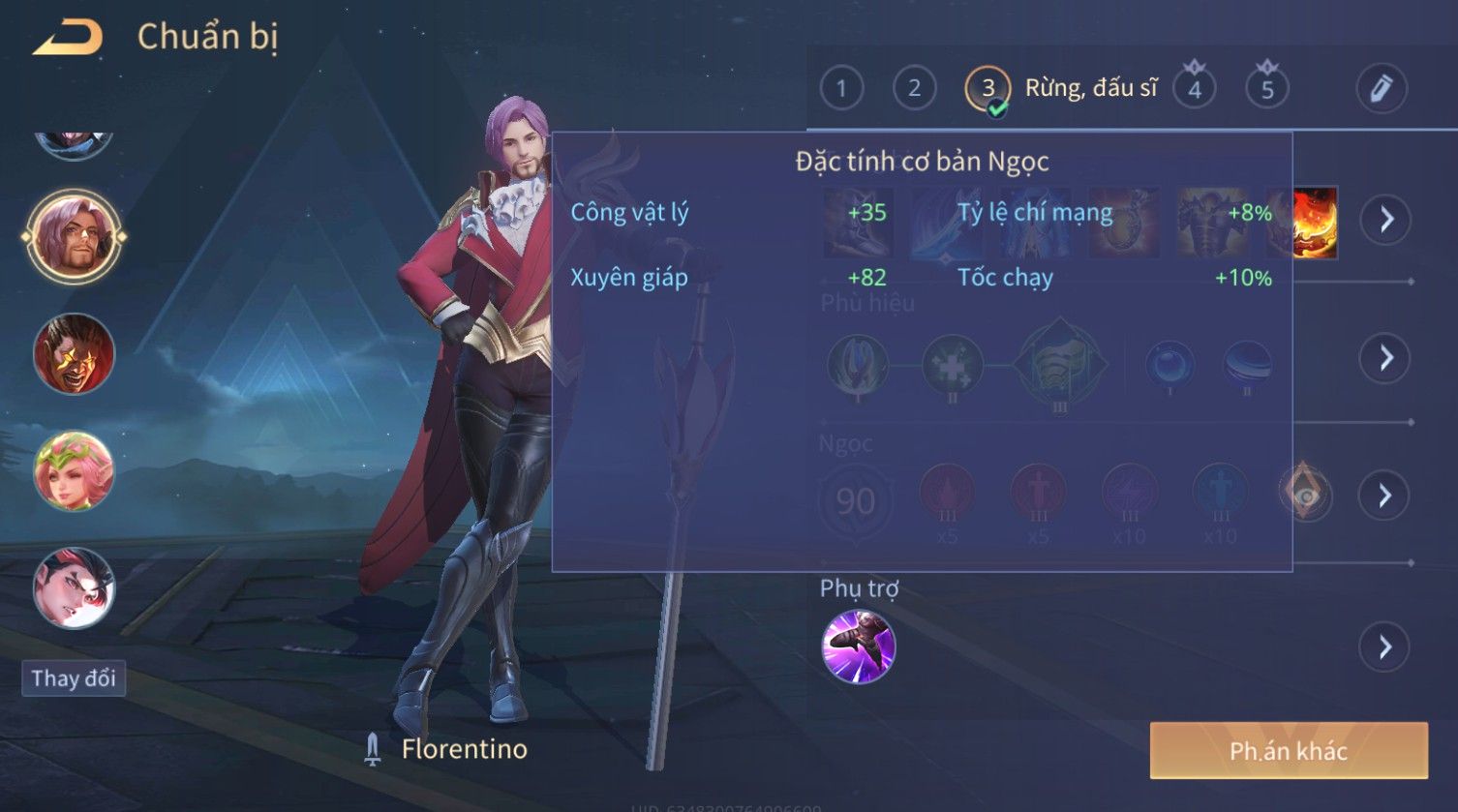This screenshot has height=812, width=1458.
Task: Select the Florentino hero portrait
Action: 74,236
